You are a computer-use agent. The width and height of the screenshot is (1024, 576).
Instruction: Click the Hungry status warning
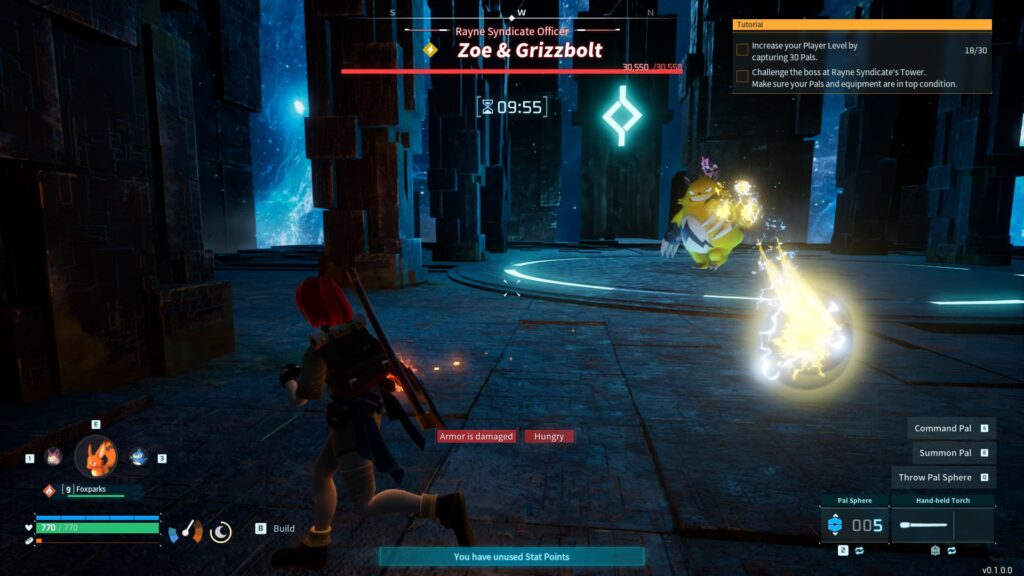[x=549, y=436]
